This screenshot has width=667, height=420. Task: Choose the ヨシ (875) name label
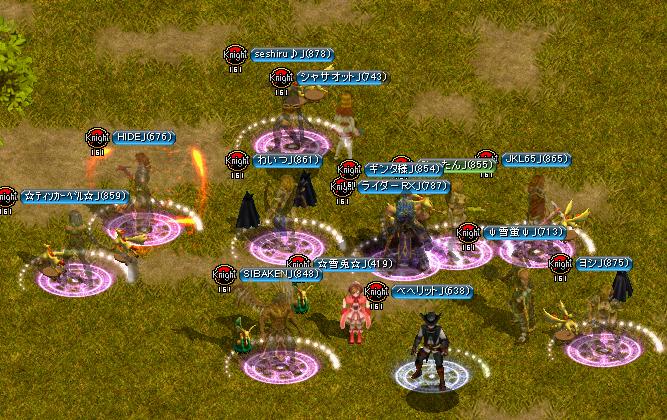(x=604, y=263)
